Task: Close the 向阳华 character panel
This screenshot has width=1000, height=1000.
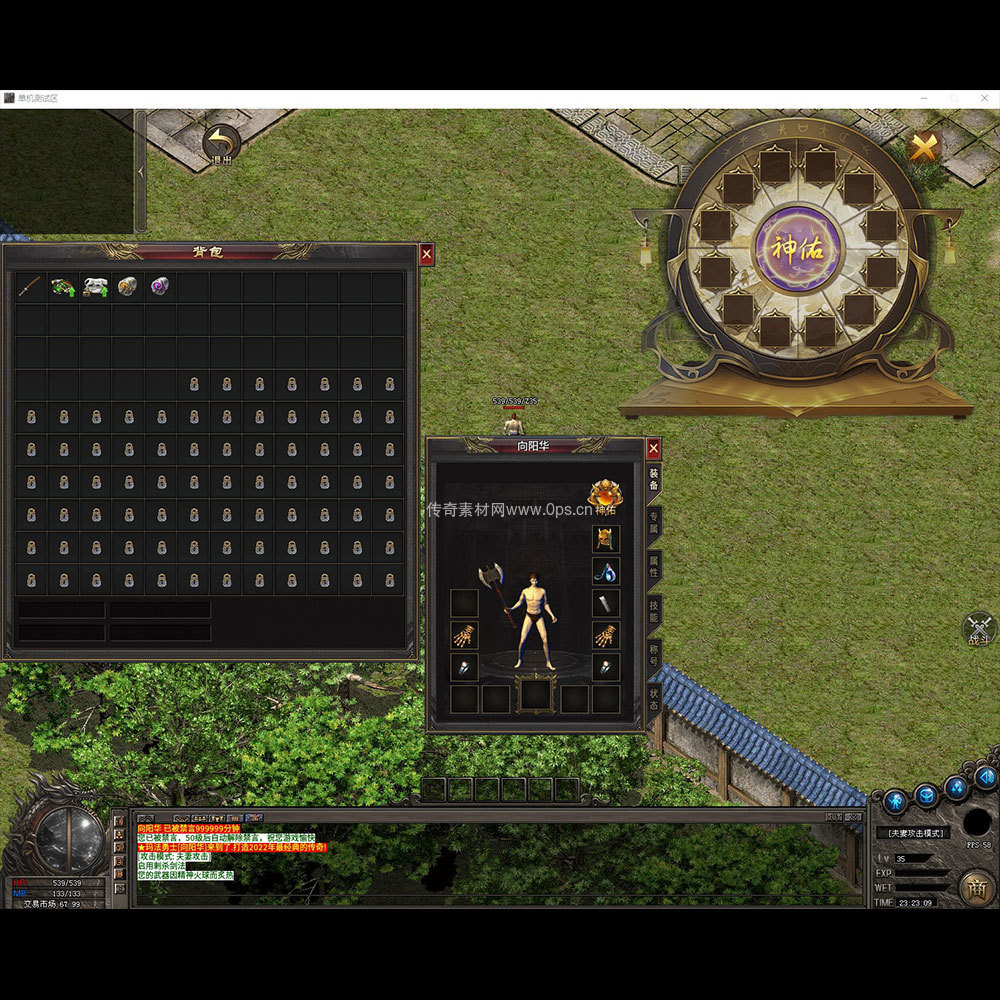Action: [654, 449]
